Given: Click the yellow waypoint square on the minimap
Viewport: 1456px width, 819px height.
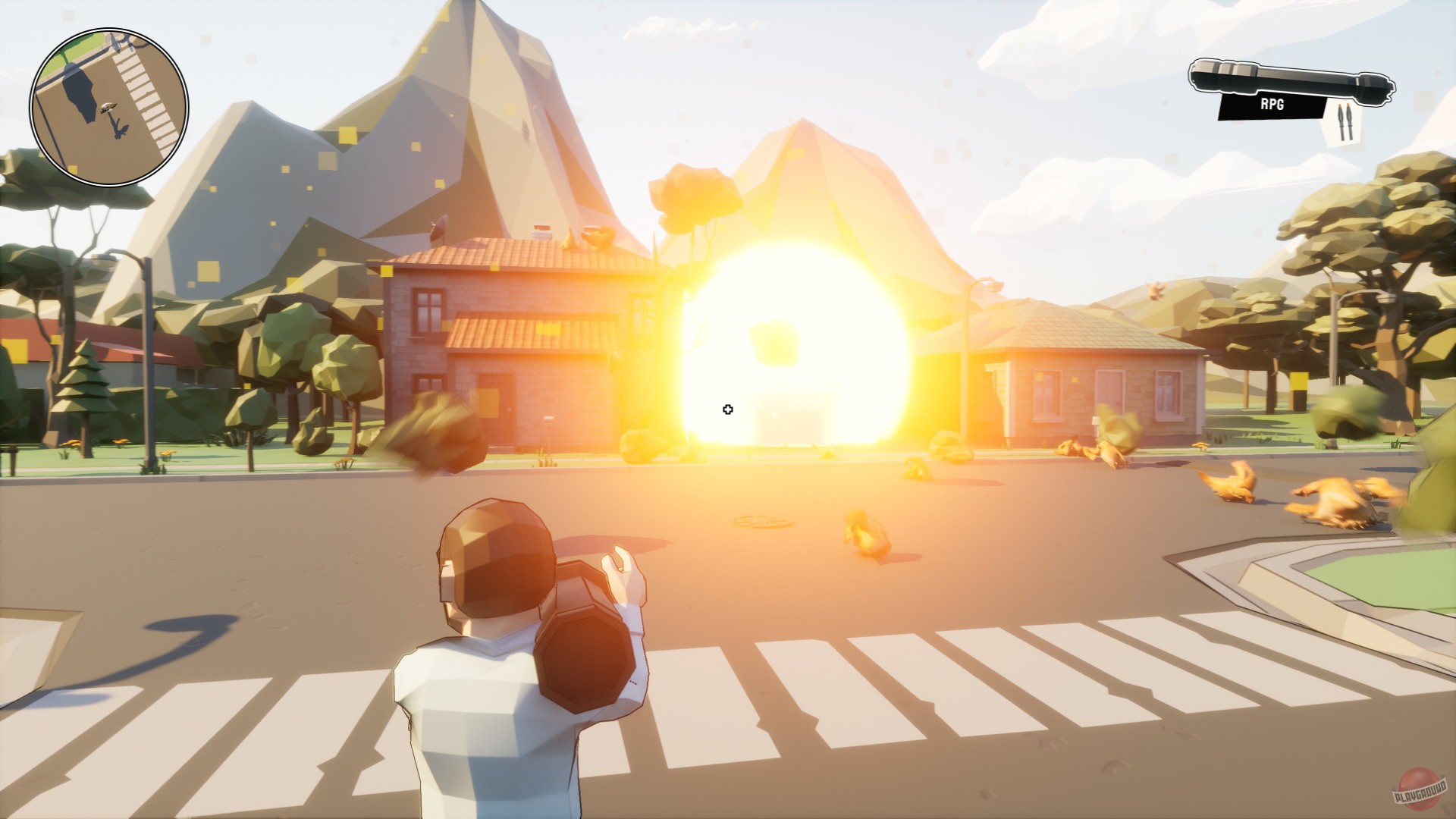Looking at the screenshot, I should click(73, 168).
